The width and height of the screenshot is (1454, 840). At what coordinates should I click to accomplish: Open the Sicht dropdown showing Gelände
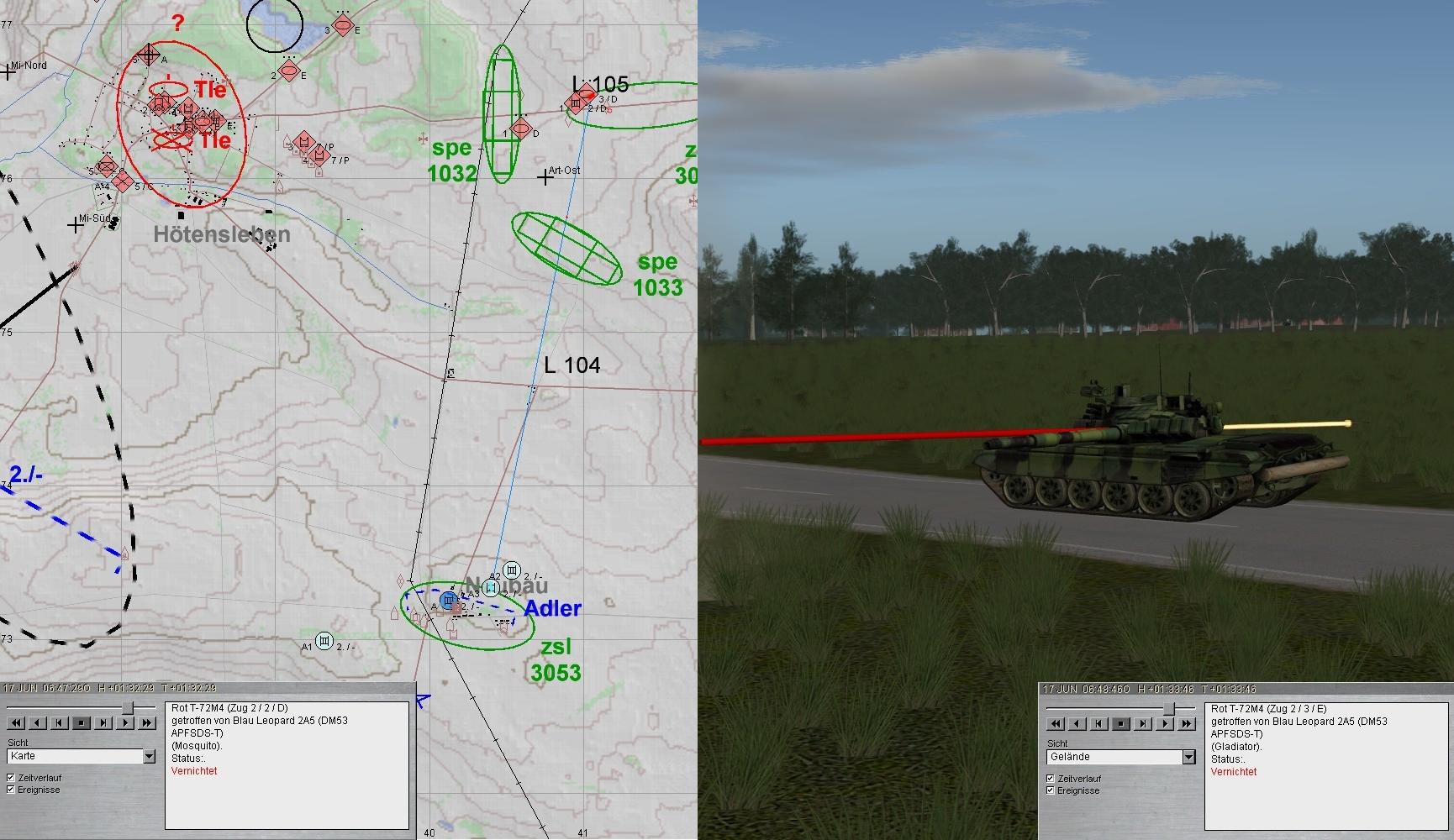click(1188, 758)
